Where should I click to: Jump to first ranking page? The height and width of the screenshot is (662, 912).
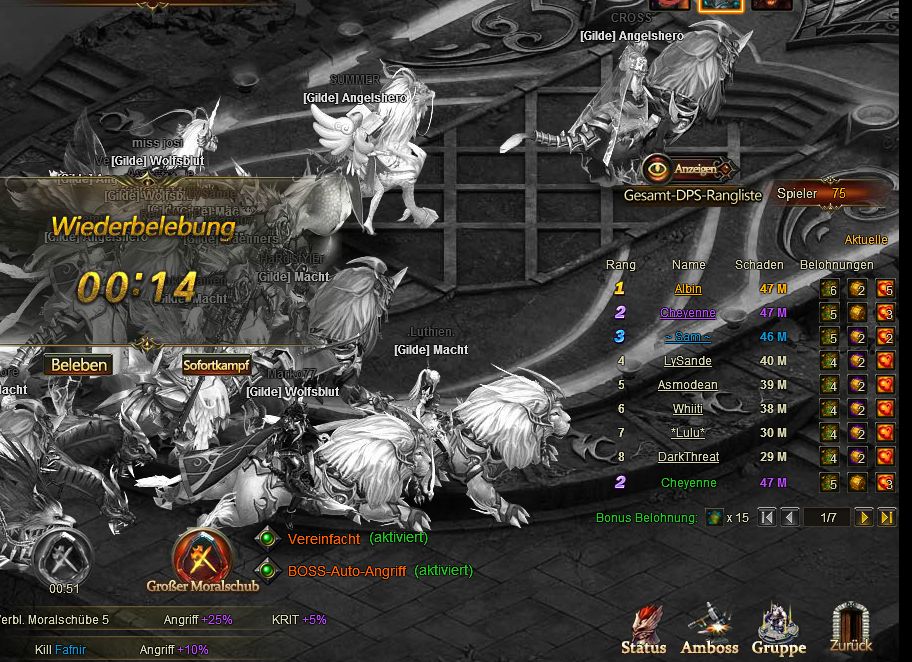(766, 517)
